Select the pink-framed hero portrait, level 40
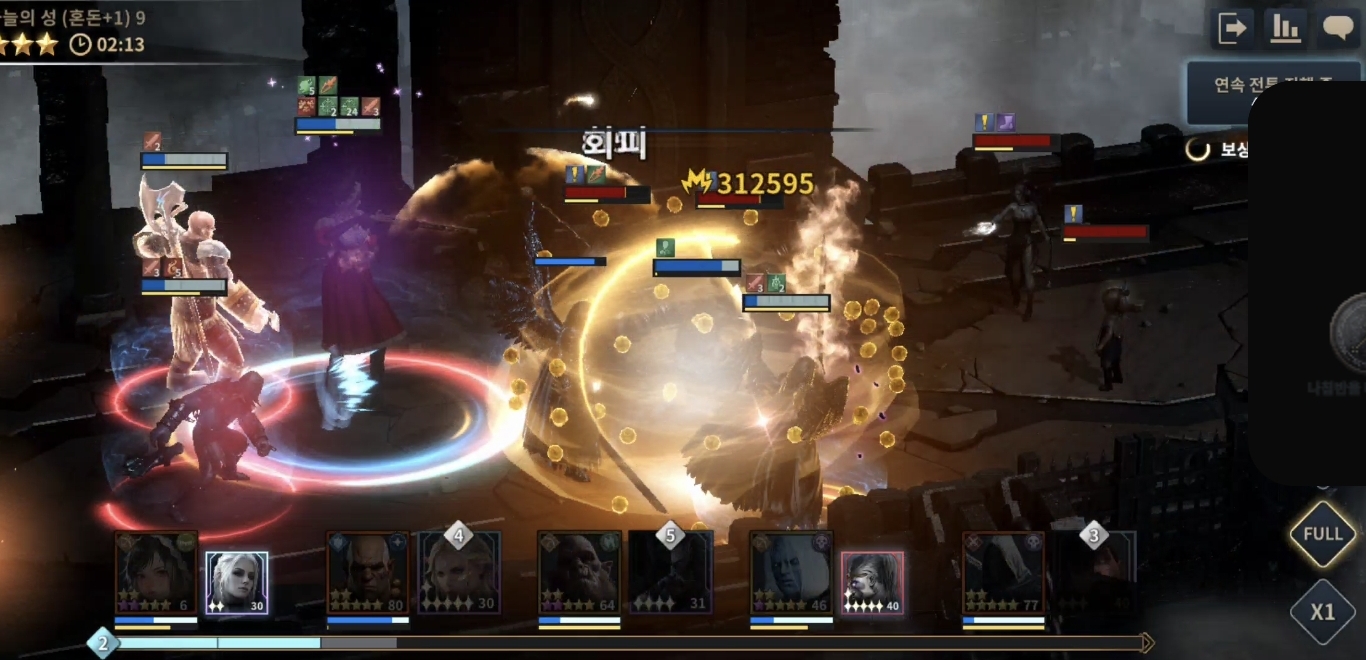Image resolution: width=1366 pixels, height=660 pixels. click(872, 581)
